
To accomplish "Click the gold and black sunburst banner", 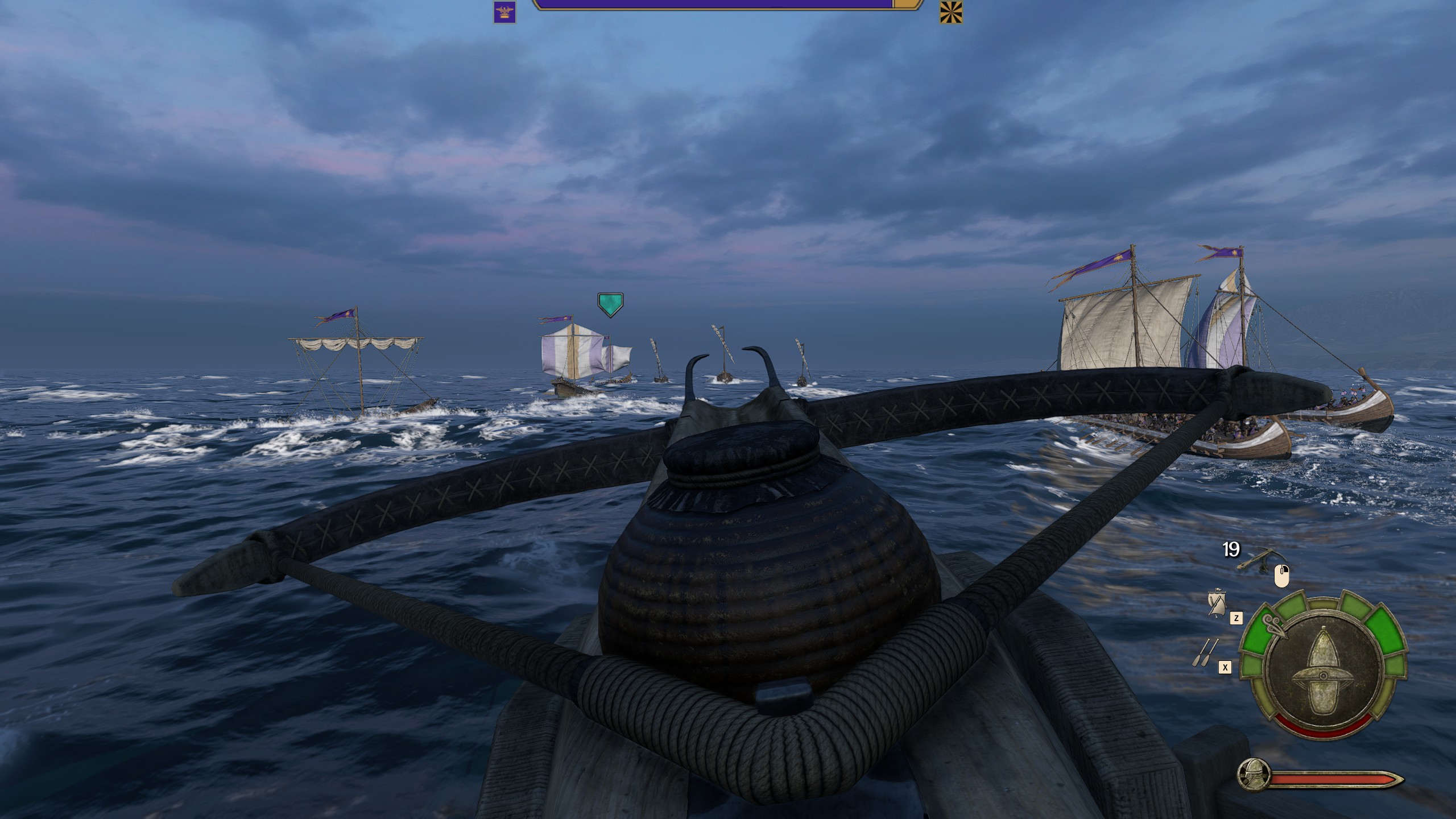I will (x=951, y=13).
